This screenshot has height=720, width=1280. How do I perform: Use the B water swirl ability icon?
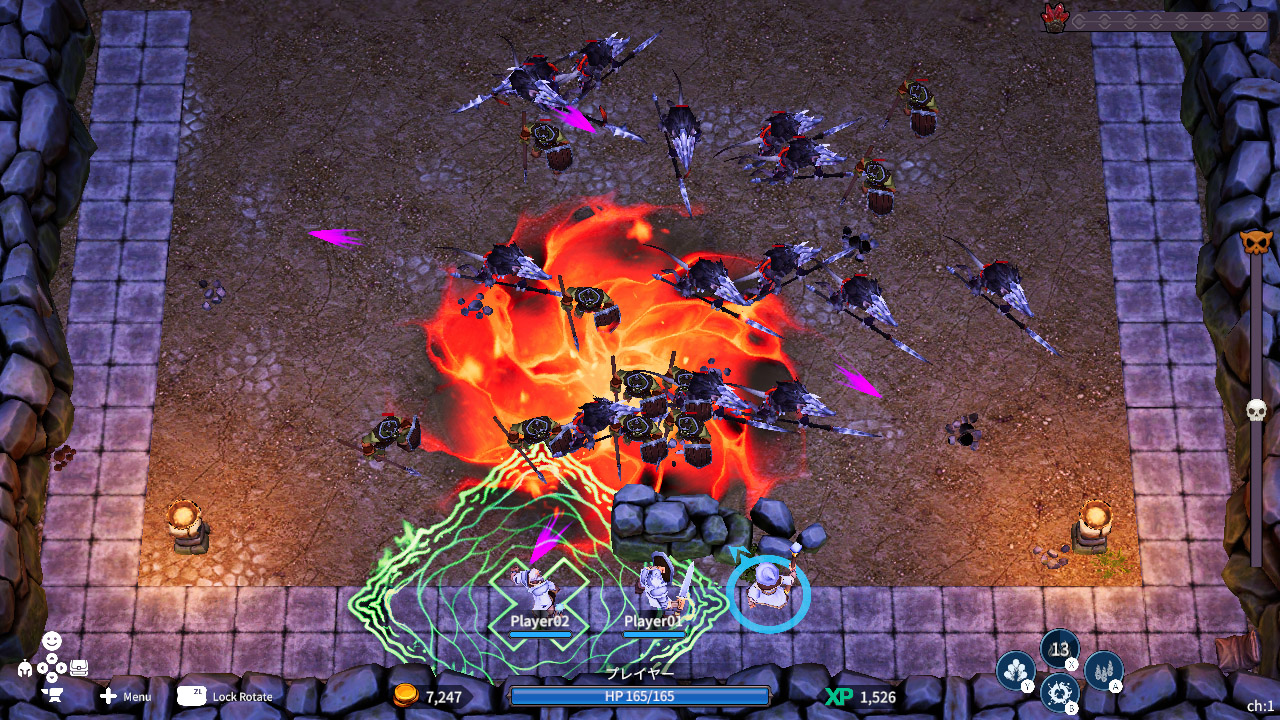[x=1058, y=691]
